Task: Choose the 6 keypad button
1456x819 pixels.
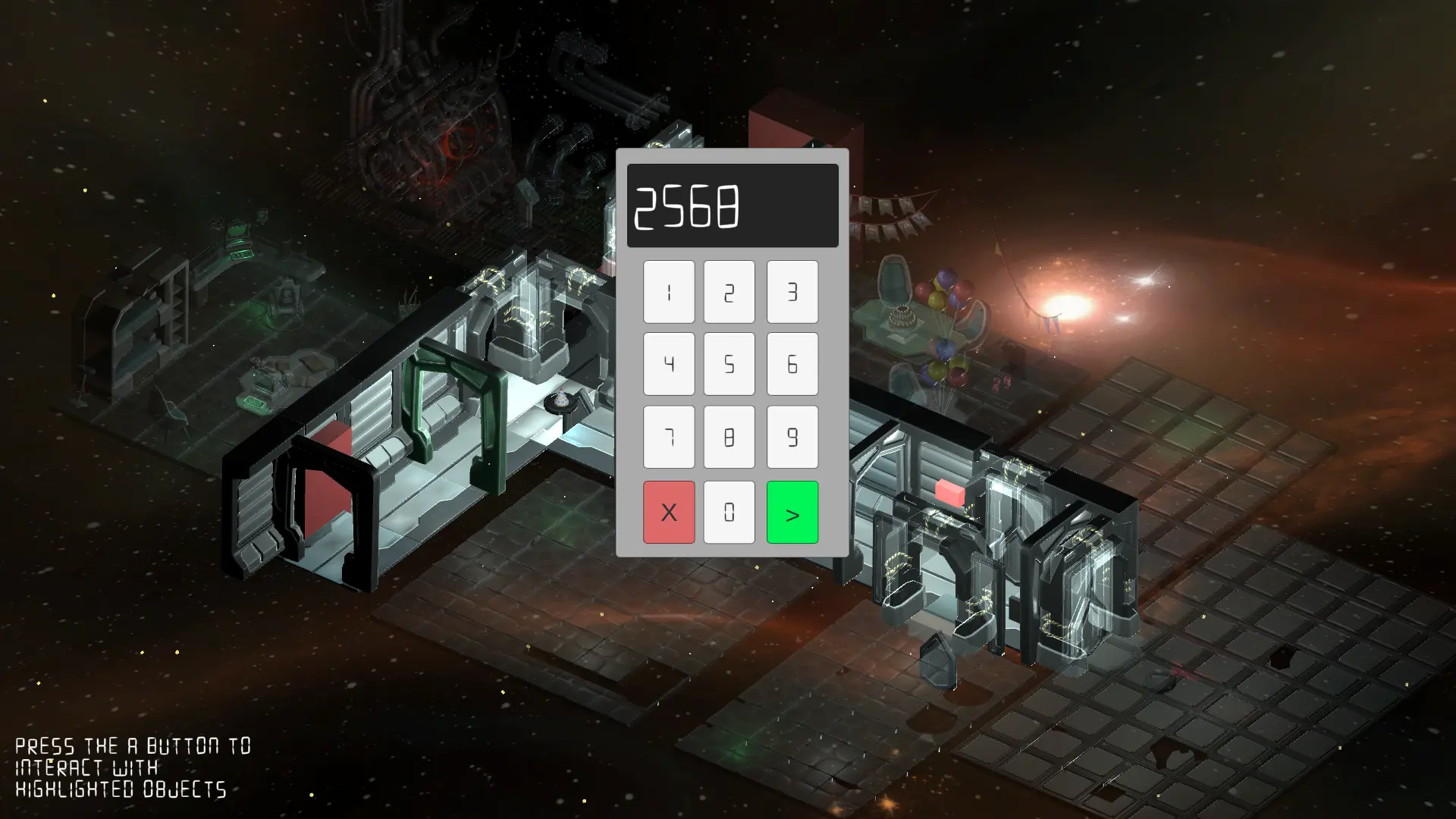Action: pos(792,364)
